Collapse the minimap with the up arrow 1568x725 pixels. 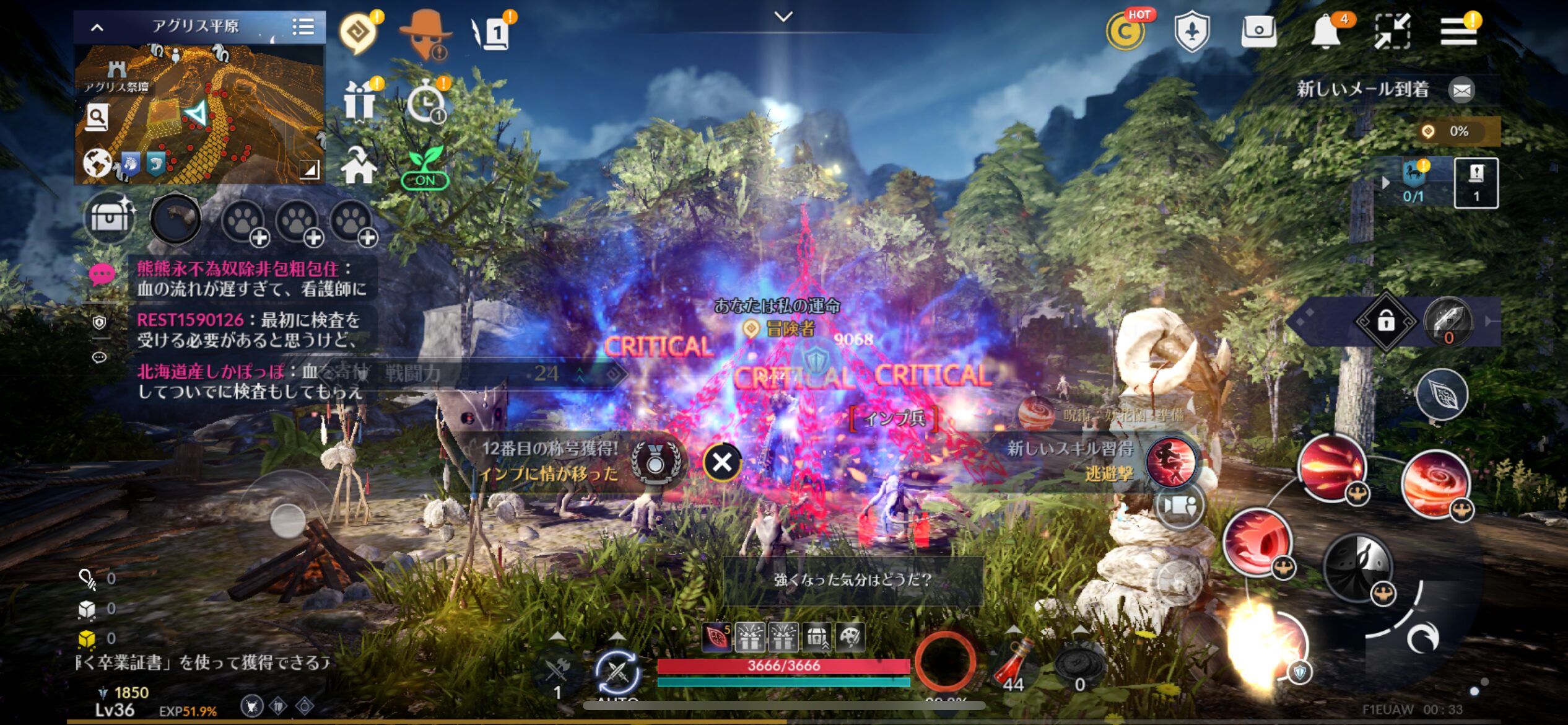(x=97, y=27)
